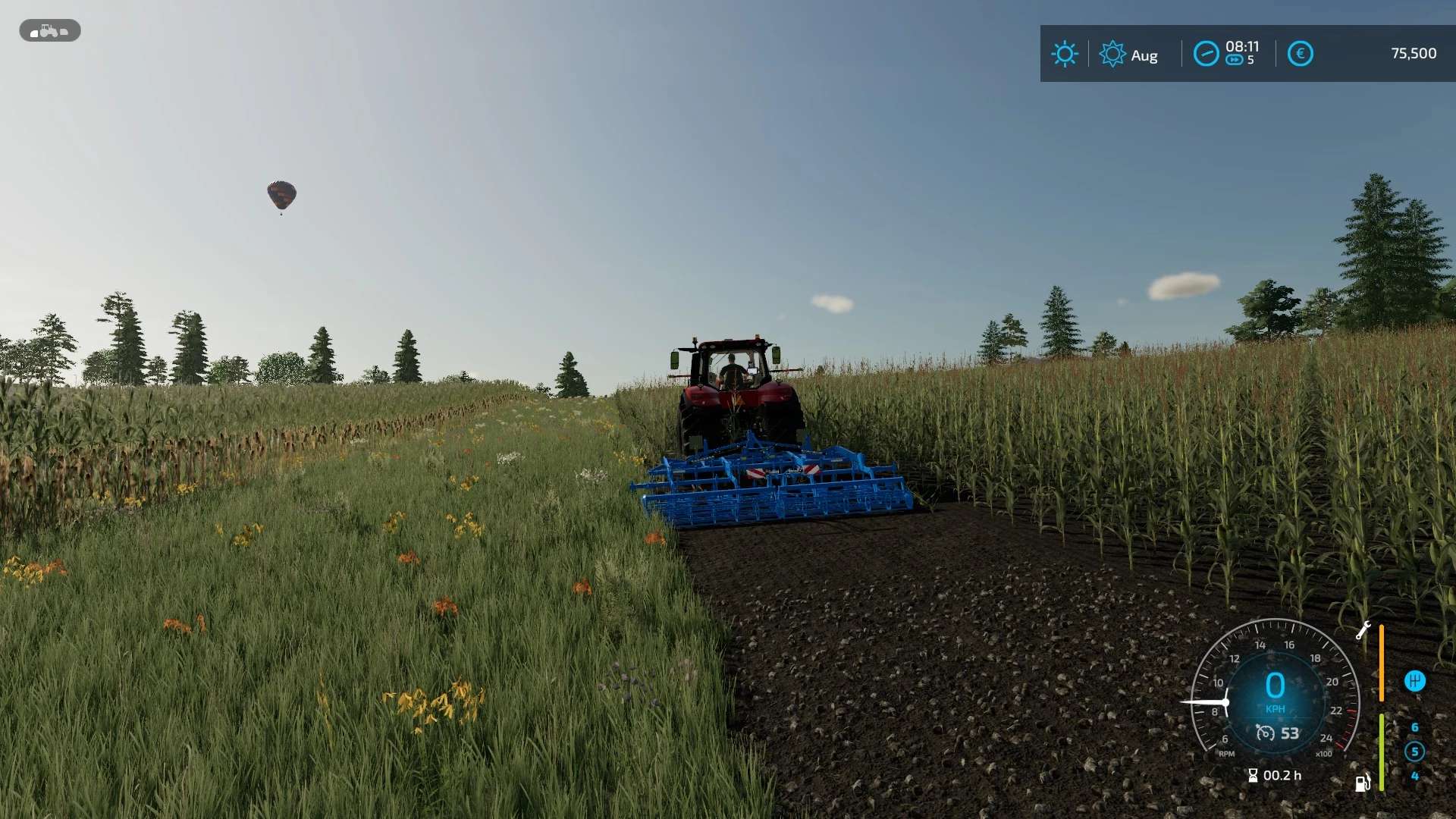Click the August season icon

pos(1112,55)
